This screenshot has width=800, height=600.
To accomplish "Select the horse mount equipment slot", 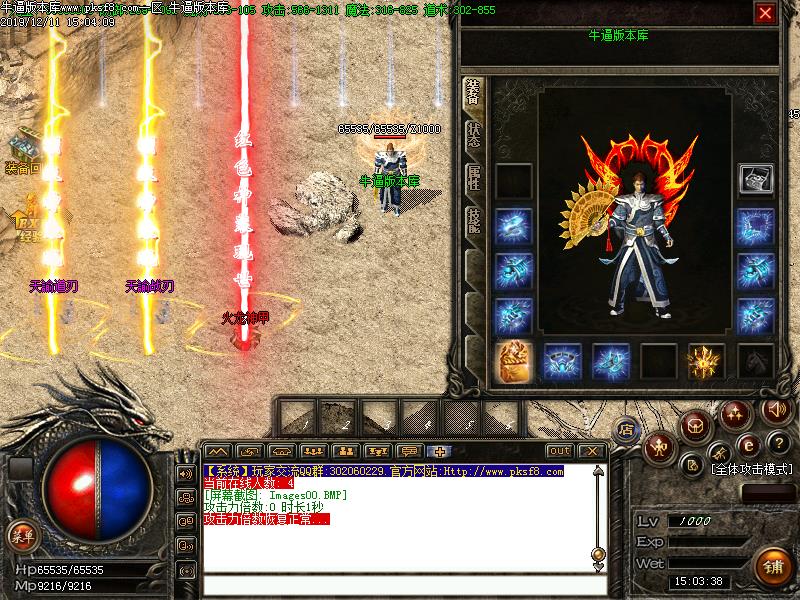I will pyautogui.click(x=756, y=361).
